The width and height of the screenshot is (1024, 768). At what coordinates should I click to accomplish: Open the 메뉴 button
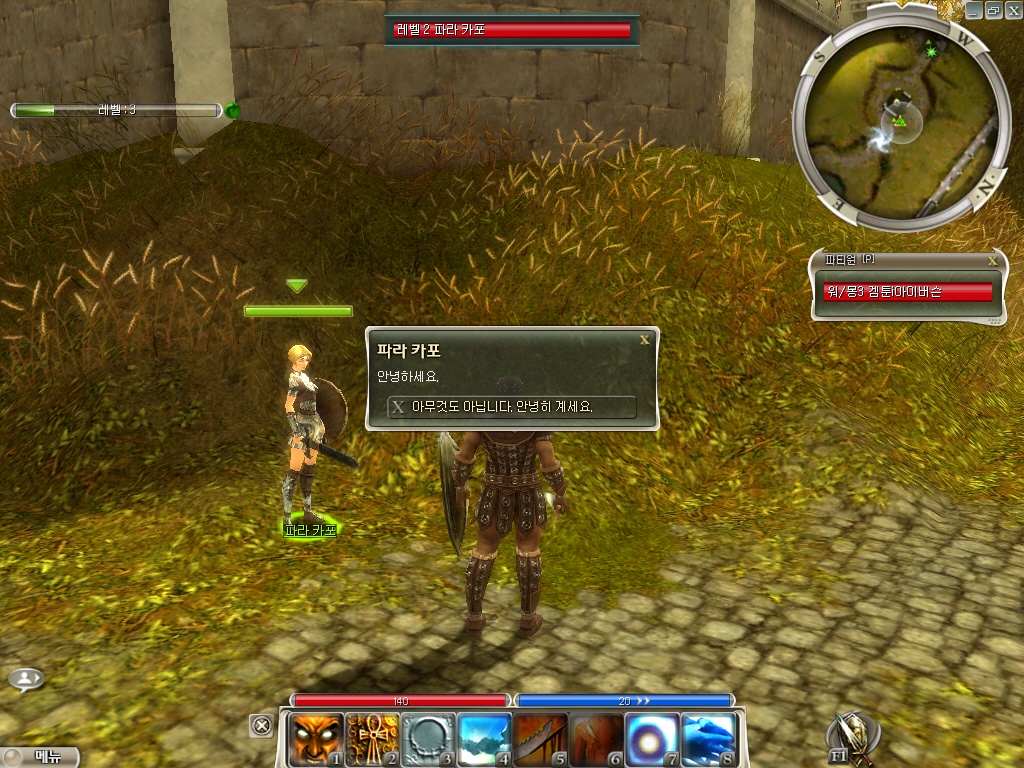coord(40,756)
